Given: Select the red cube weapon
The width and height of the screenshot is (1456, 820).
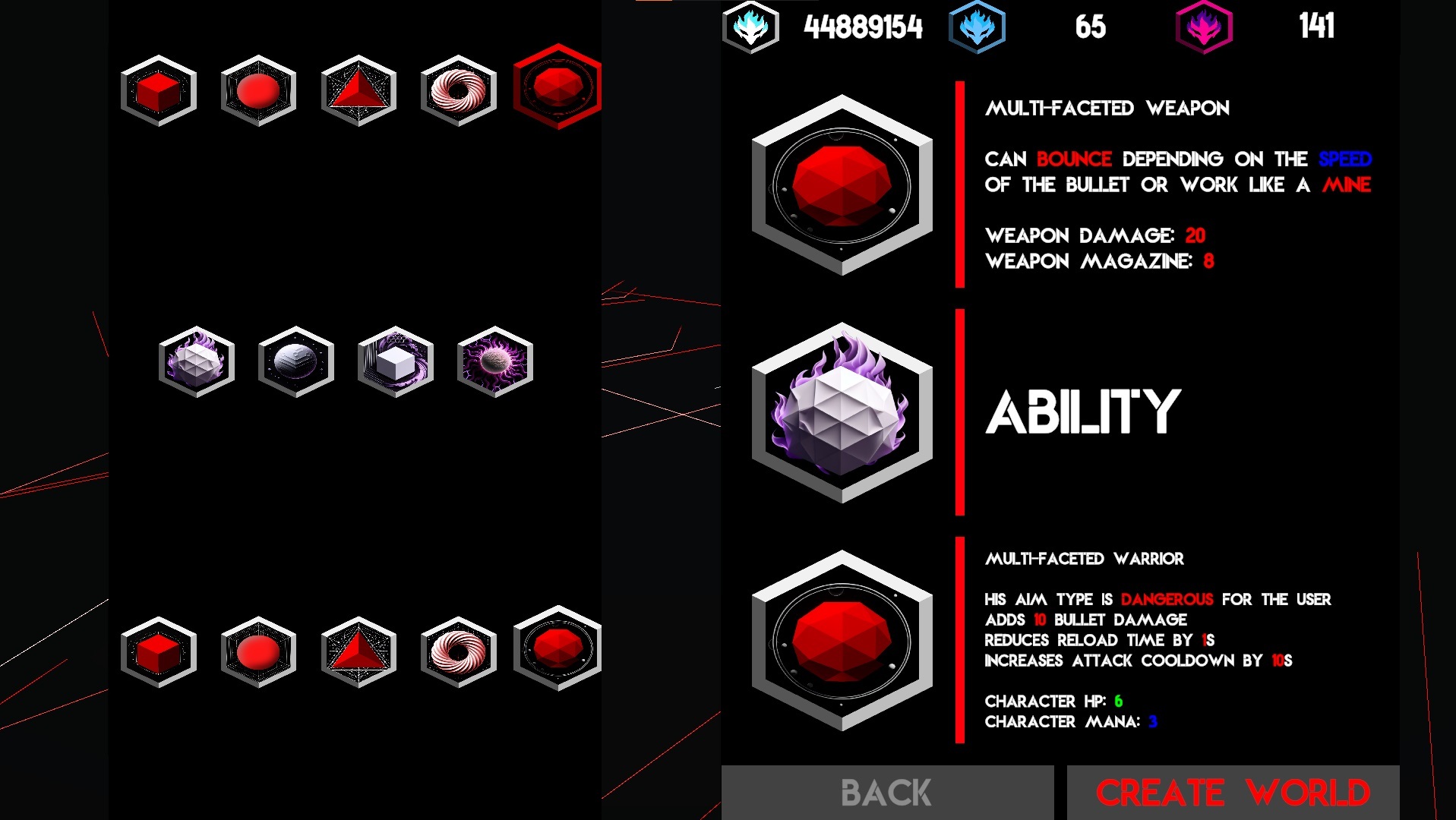Looking at the screenshot, I should pos(157,91).
